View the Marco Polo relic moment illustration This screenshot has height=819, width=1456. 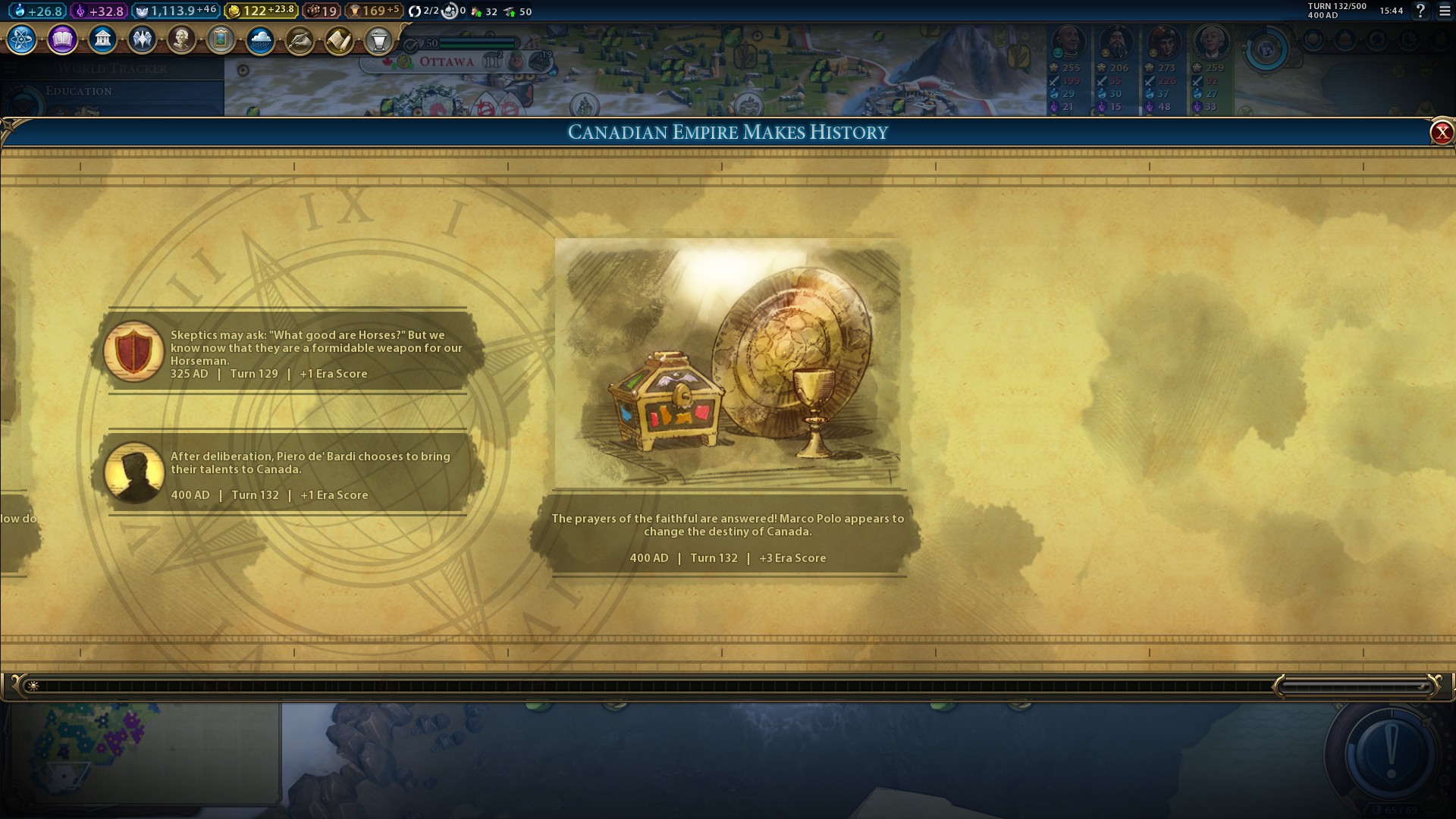point(727,363)
